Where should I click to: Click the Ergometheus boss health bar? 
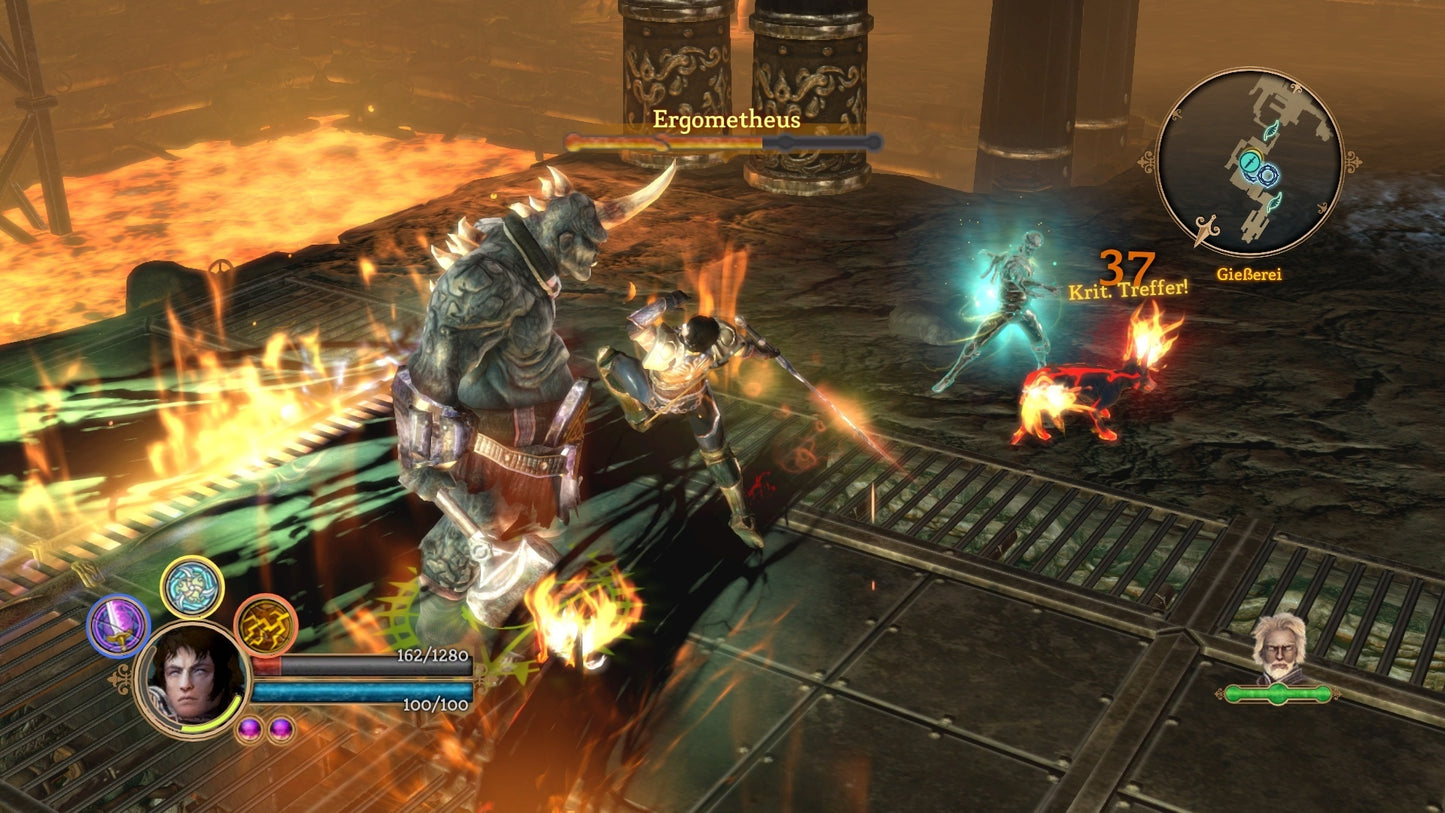720,143
